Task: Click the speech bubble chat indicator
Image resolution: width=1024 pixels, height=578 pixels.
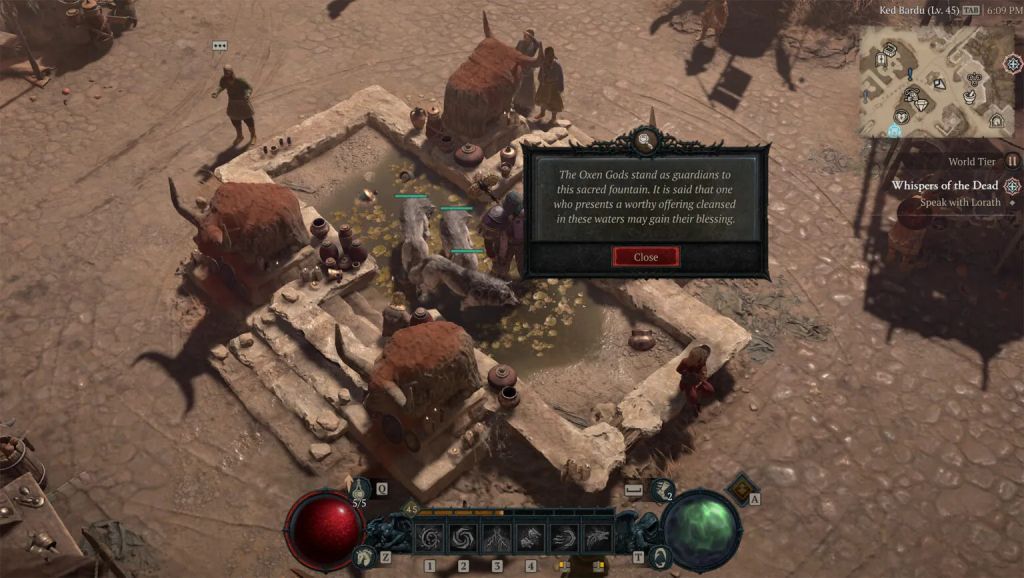Action: pyautogui.click(x=220, y=46)
